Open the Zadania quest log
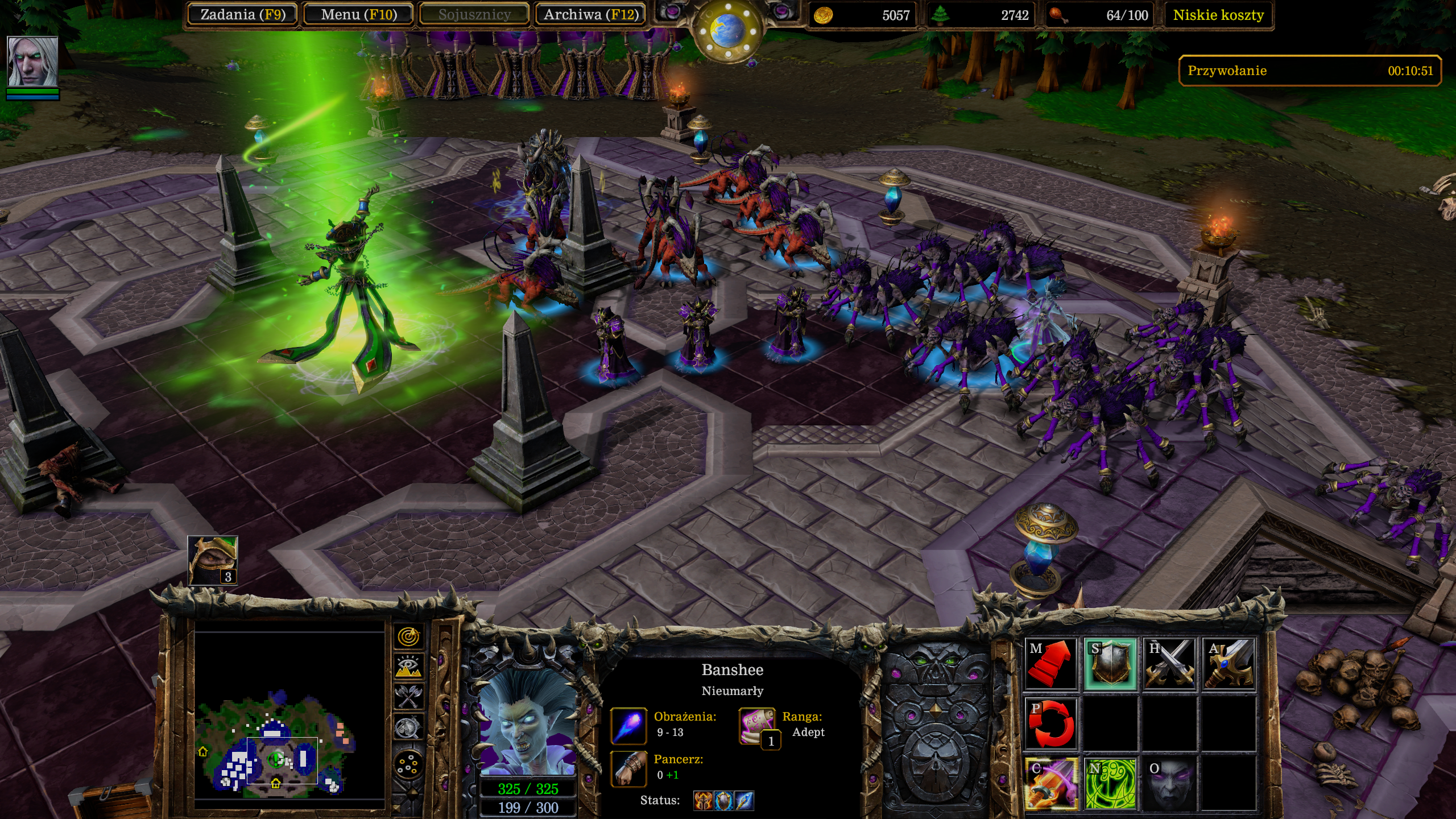The width and height of the screenshot is (1456, 819). coord(242,15)
